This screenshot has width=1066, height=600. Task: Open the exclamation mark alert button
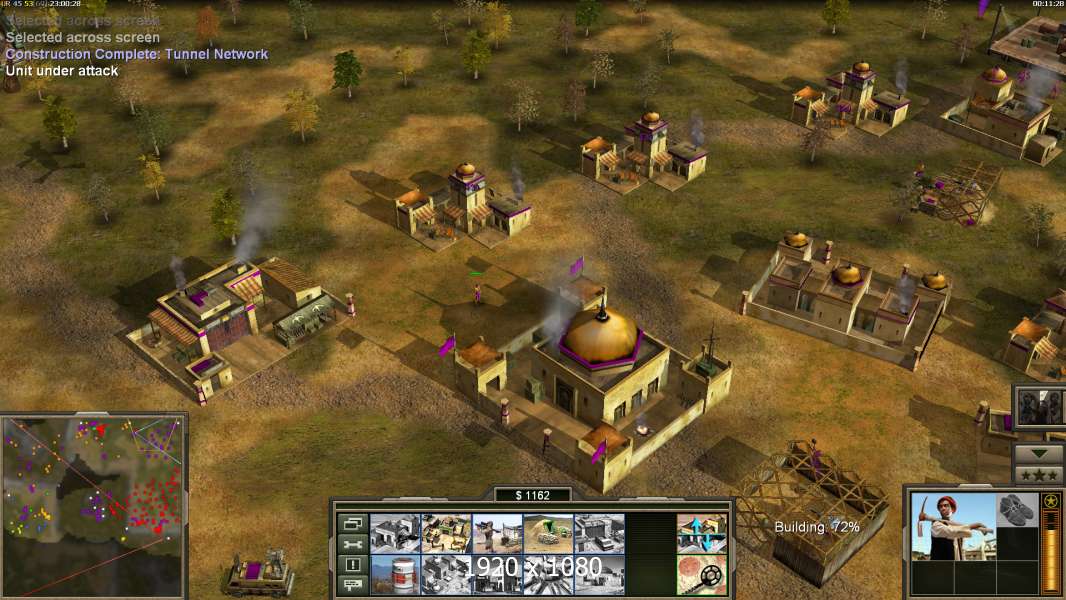[x=352, y=565]
